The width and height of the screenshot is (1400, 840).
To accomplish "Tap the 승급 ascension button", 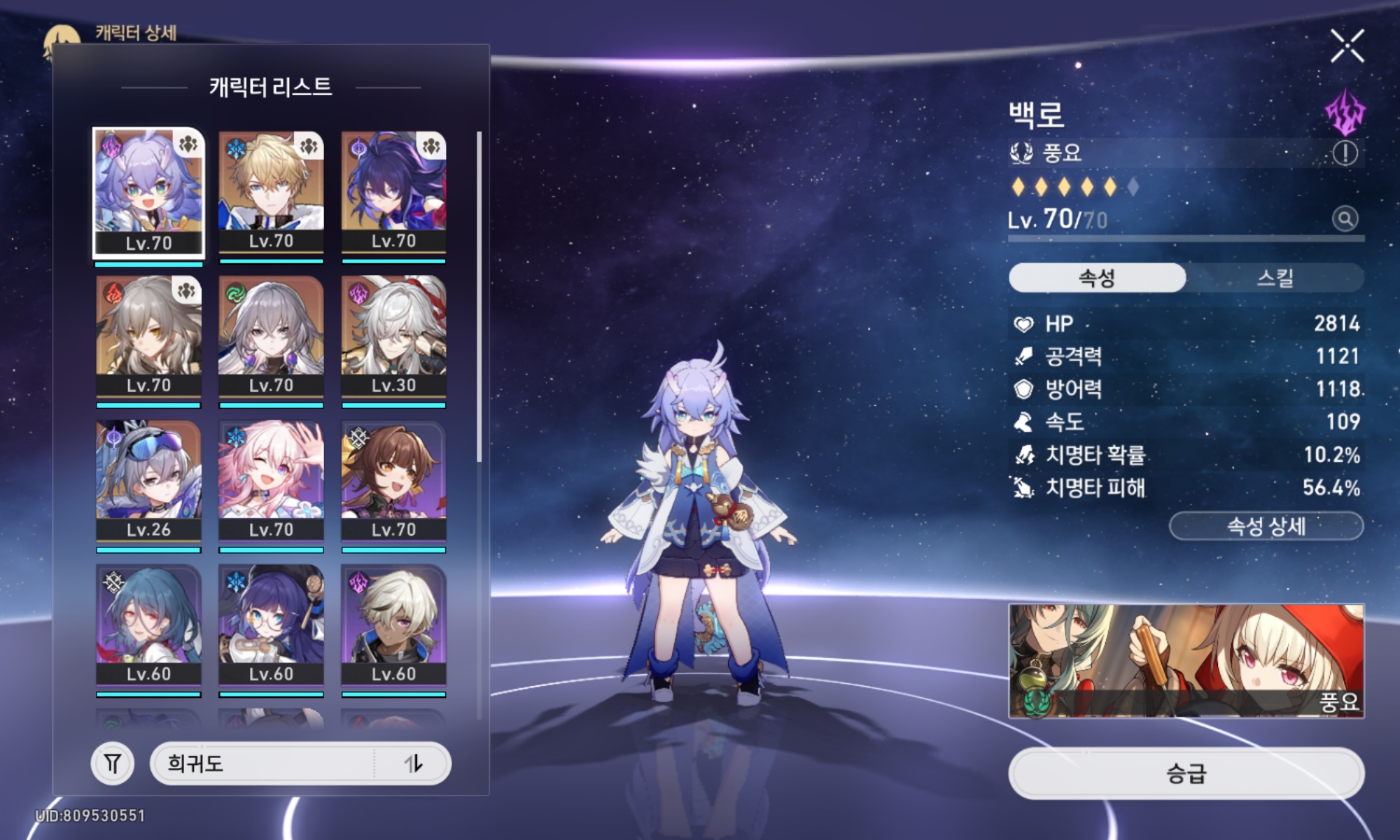I will [x=1186, y=773].
